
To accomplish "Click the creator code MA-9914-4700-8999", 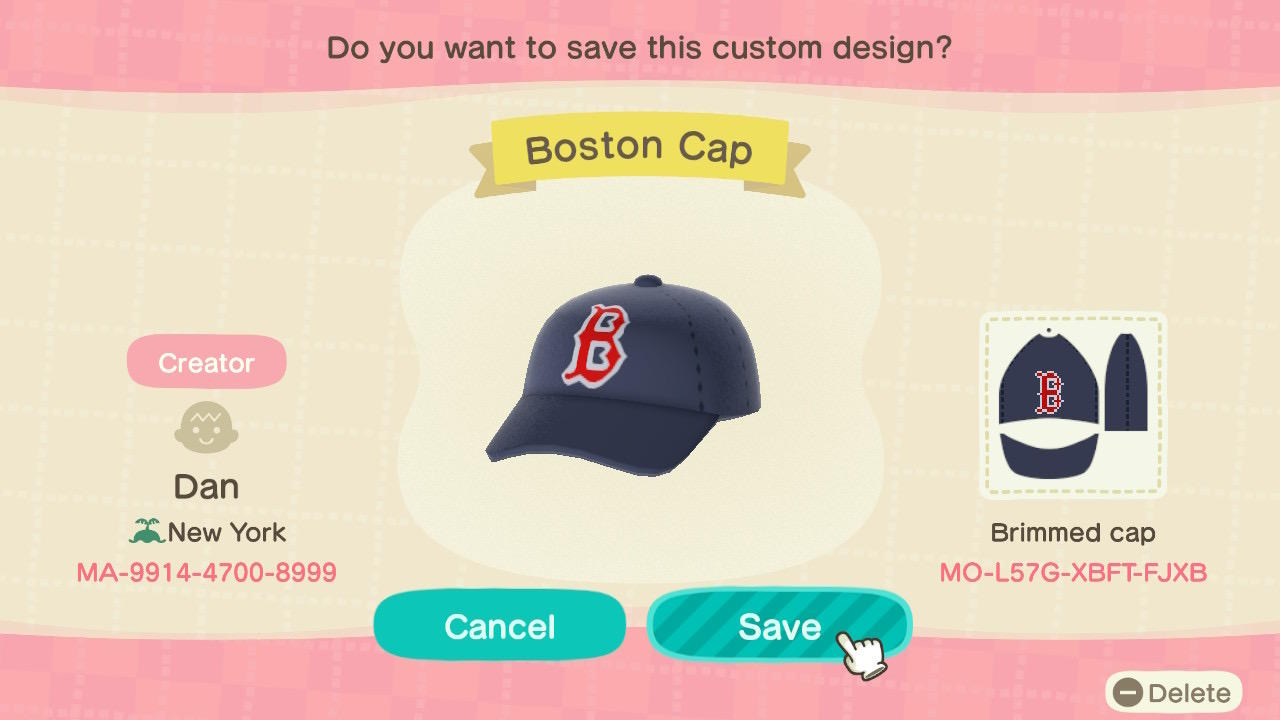I will tap(206, 571).
